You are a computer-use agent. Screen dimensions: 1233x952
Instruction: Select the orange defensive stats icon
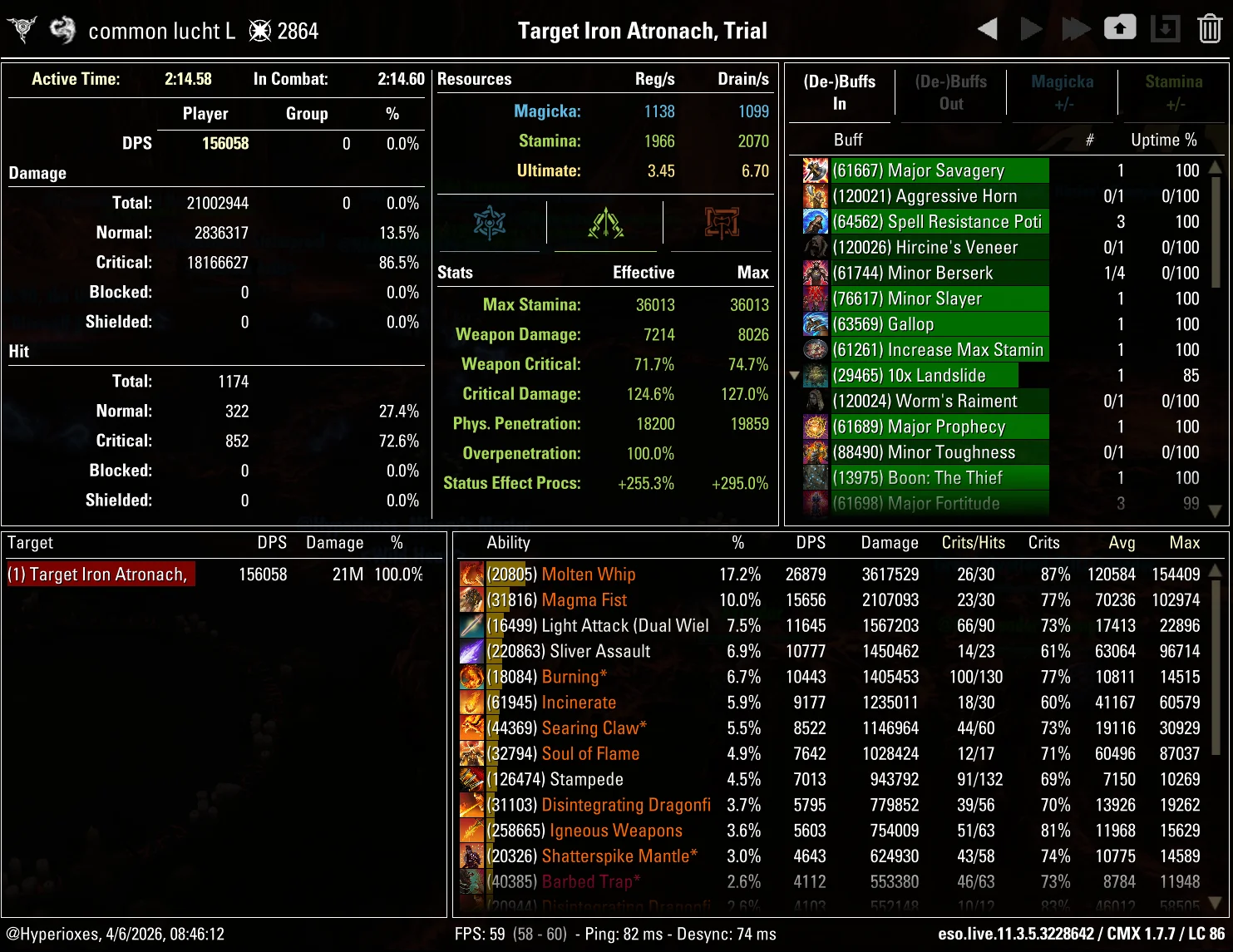(x=722, y=222)
